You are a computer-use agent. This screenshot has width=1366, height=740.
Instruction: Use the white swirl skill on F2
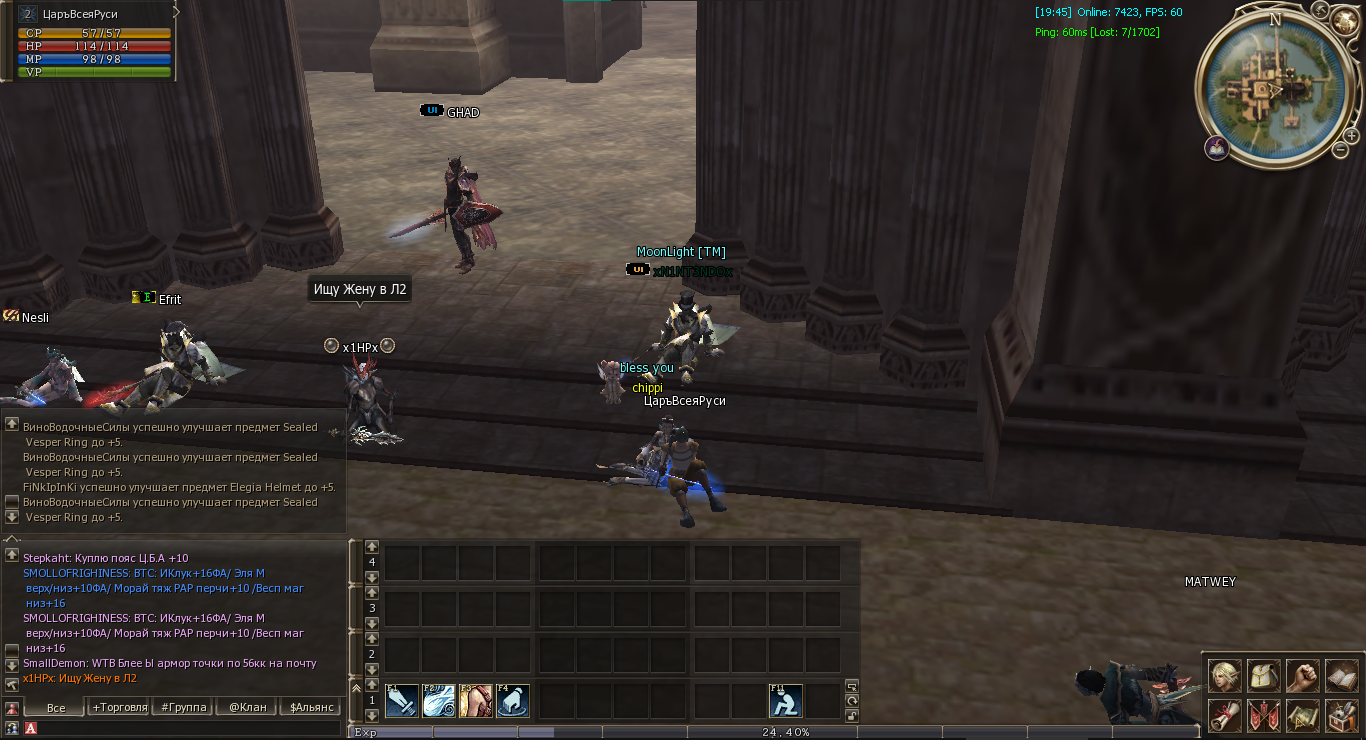point(438,701)
